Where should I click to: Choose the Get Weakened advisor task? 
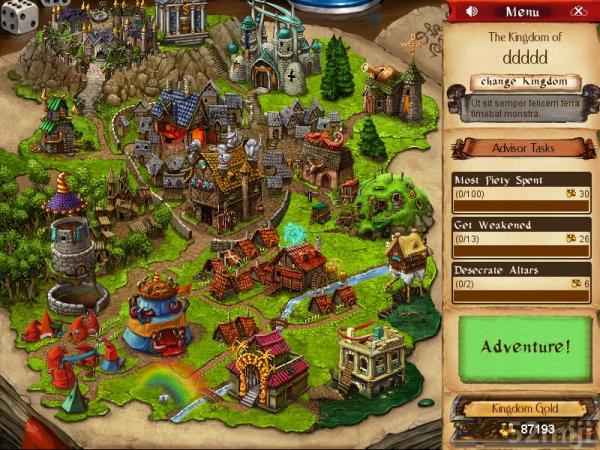[521, 231]
